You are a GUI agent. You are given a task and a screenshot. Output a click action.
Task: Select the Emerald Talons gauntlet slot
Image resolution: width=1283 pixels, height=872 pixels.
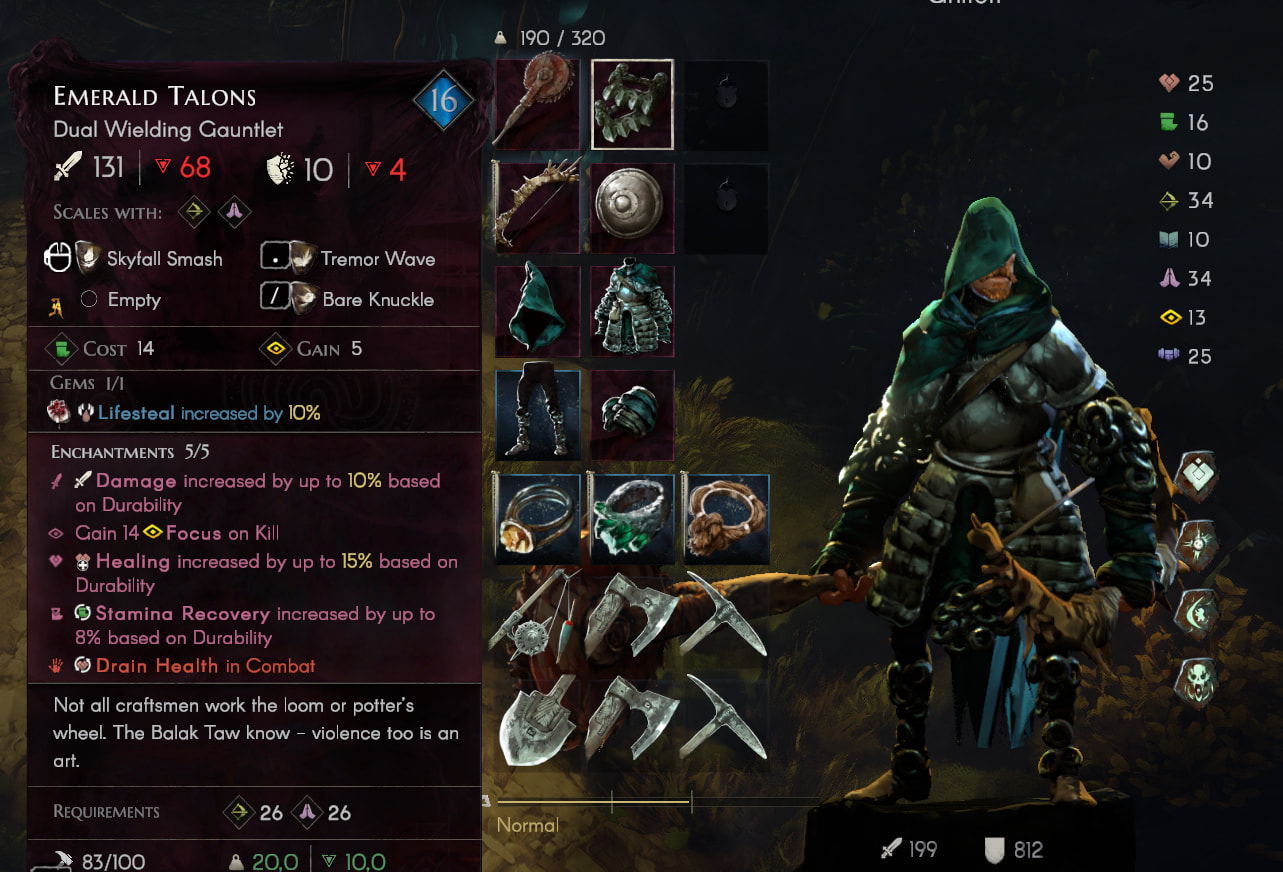pyautogui.click(x=632, y=104)
